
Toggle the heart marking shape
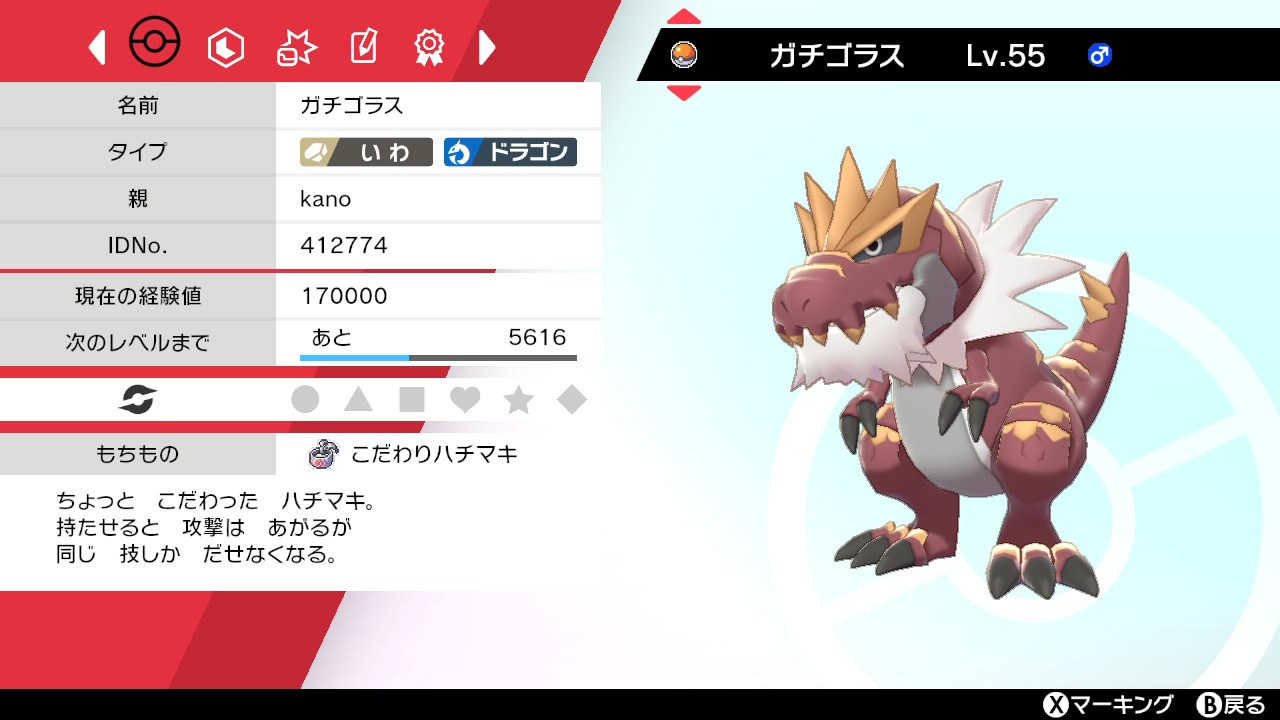[465, 399]
